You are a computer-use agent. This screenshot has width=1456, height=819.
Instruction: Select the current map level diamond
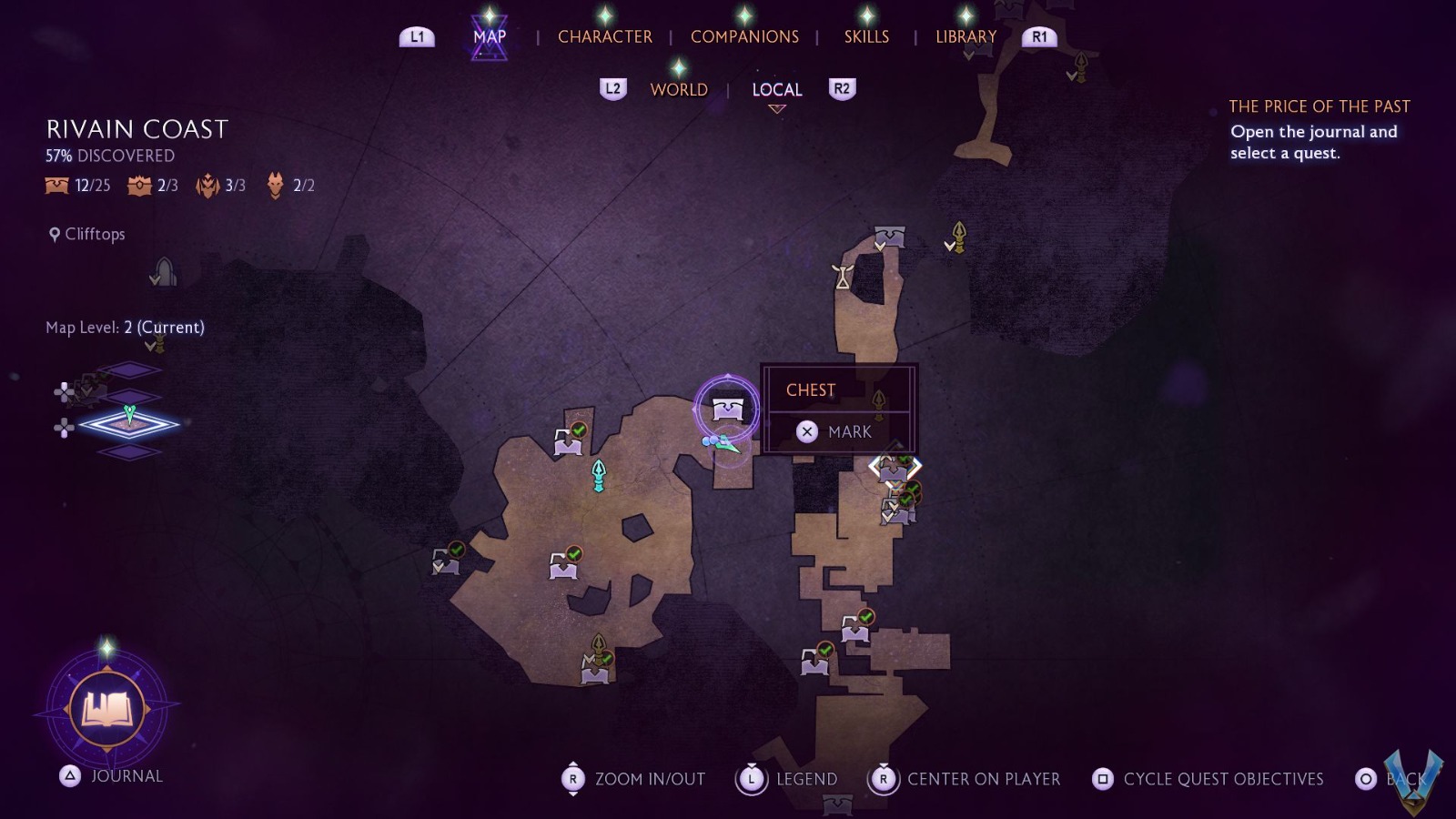(129, 424)
